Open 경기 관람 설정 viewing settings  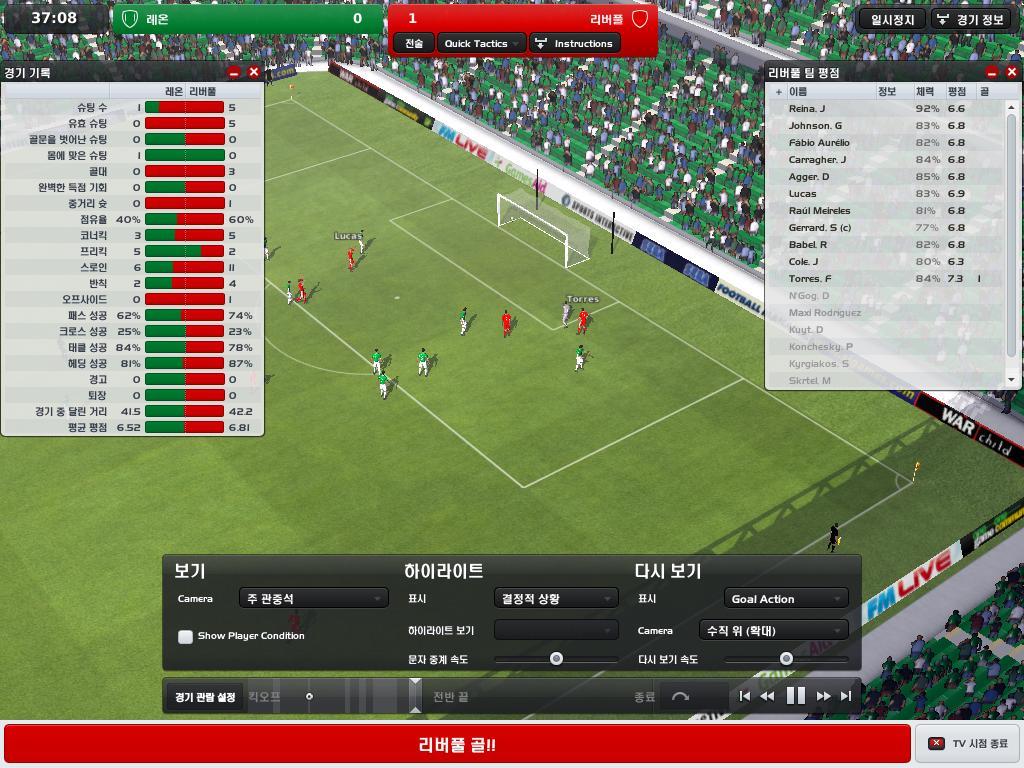click(x=205, y=697)
